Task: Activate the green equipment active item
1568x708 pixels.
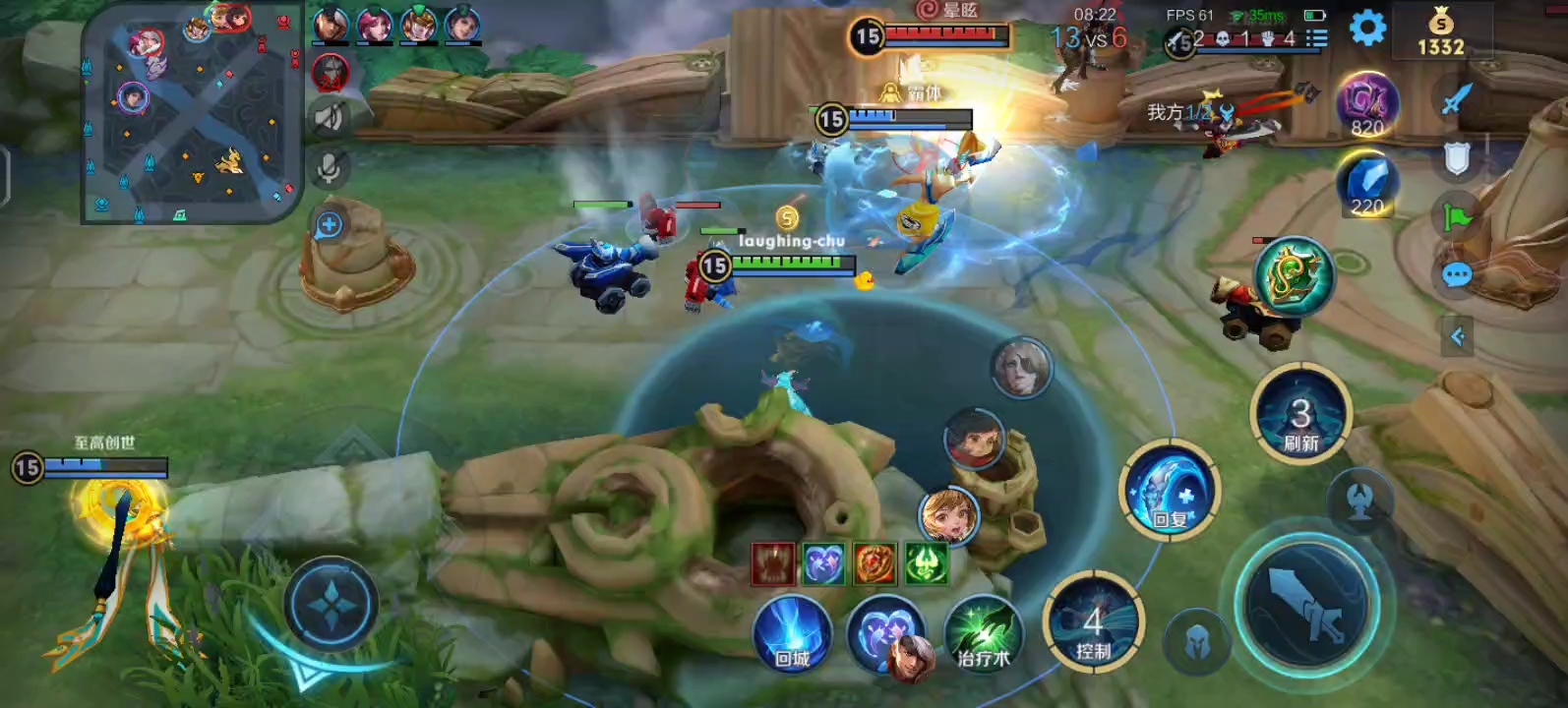Action: click(x=1294, y=276)
